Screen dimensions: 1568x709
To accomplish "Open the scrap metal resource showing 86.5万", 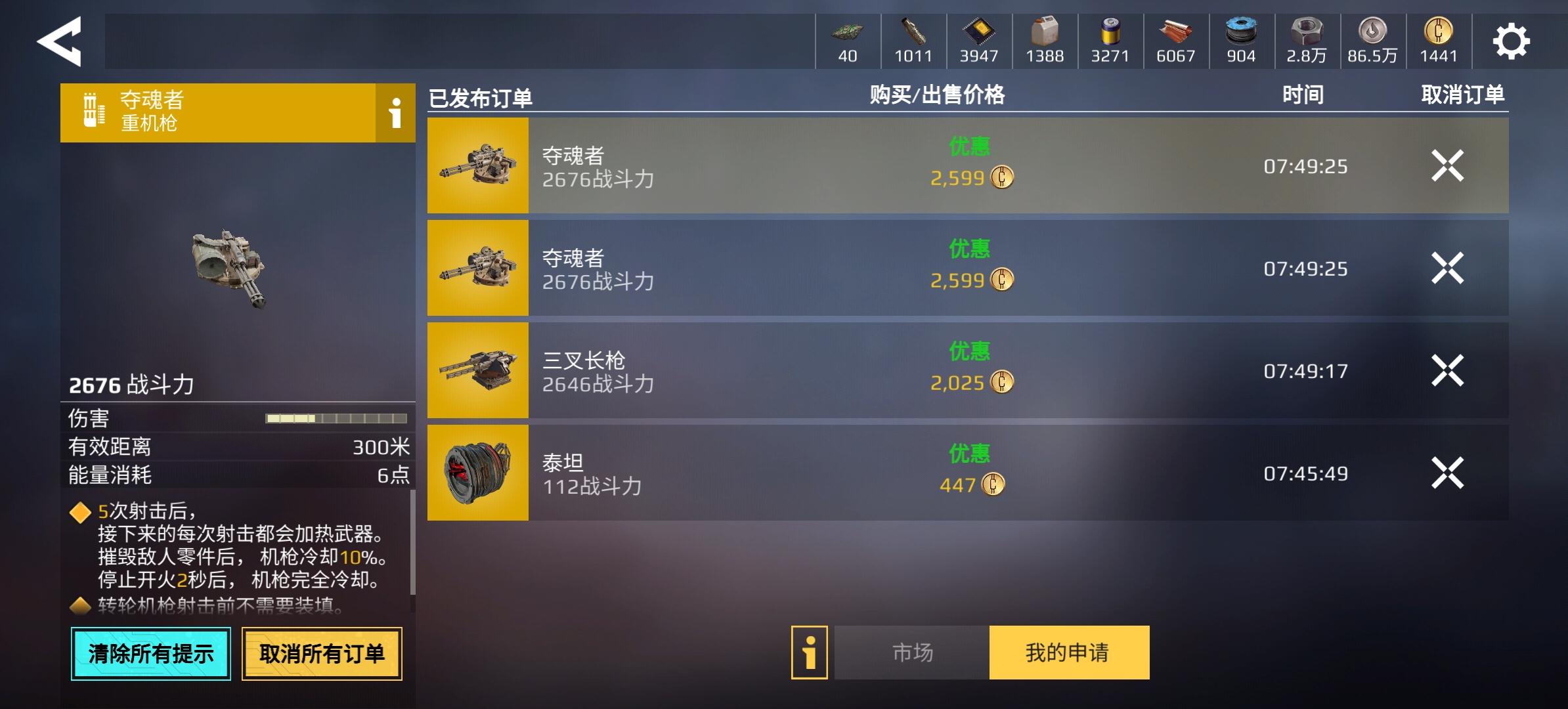I will click(1372, 41).
